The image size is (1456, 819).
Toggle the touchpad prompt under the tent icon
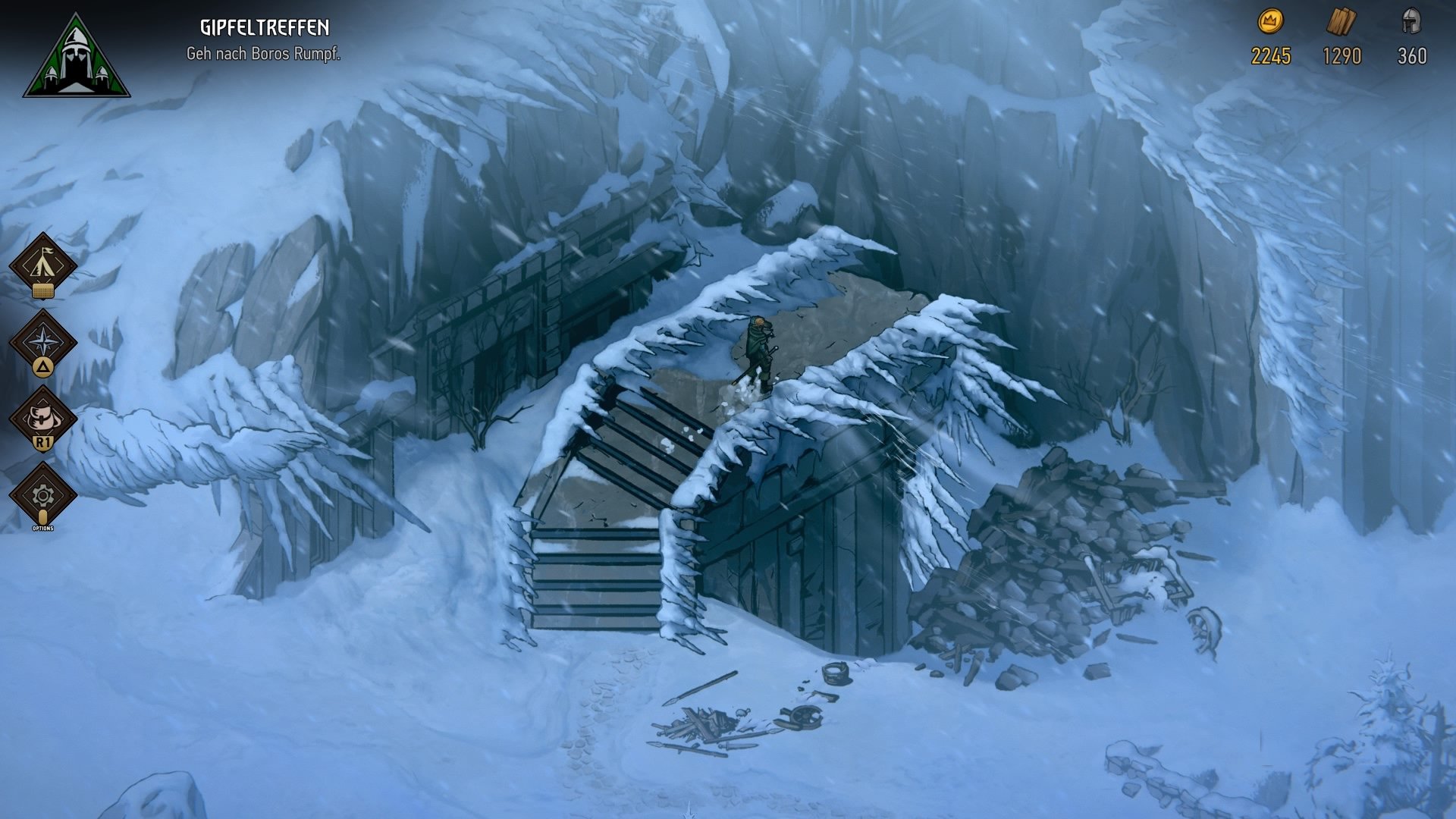coord(43,292)
